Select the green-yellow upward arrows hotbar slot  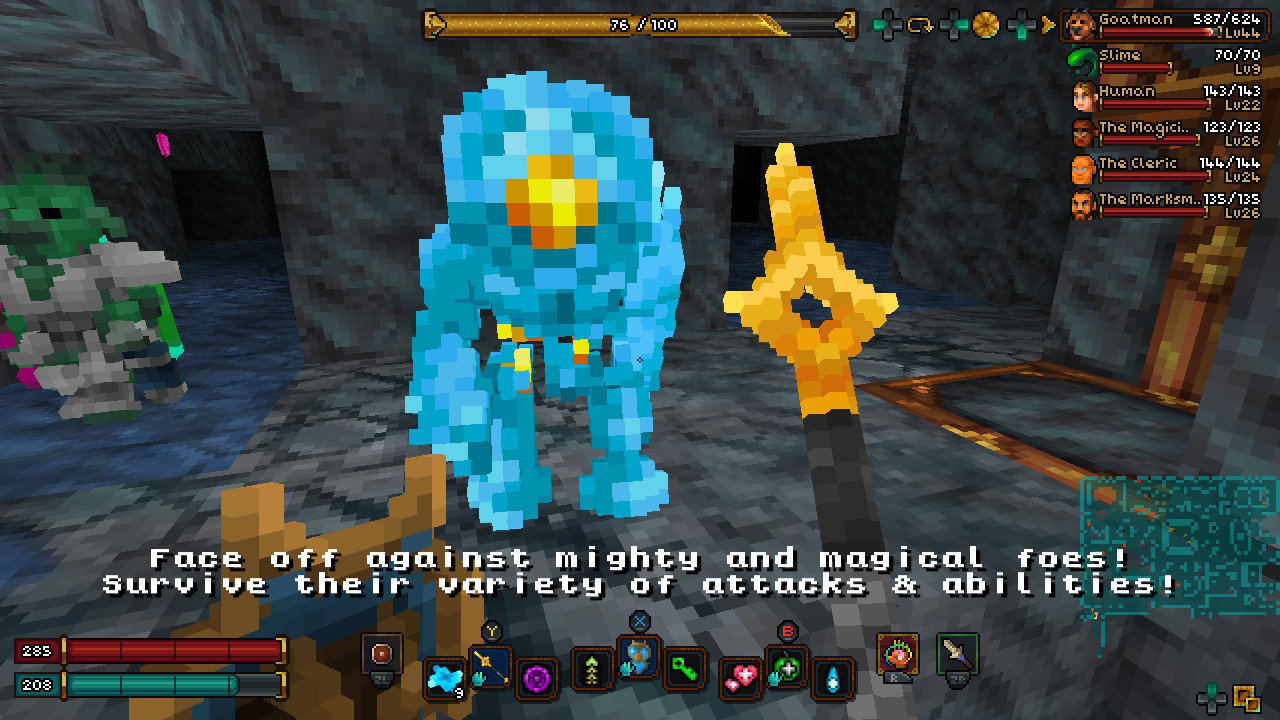592,669
